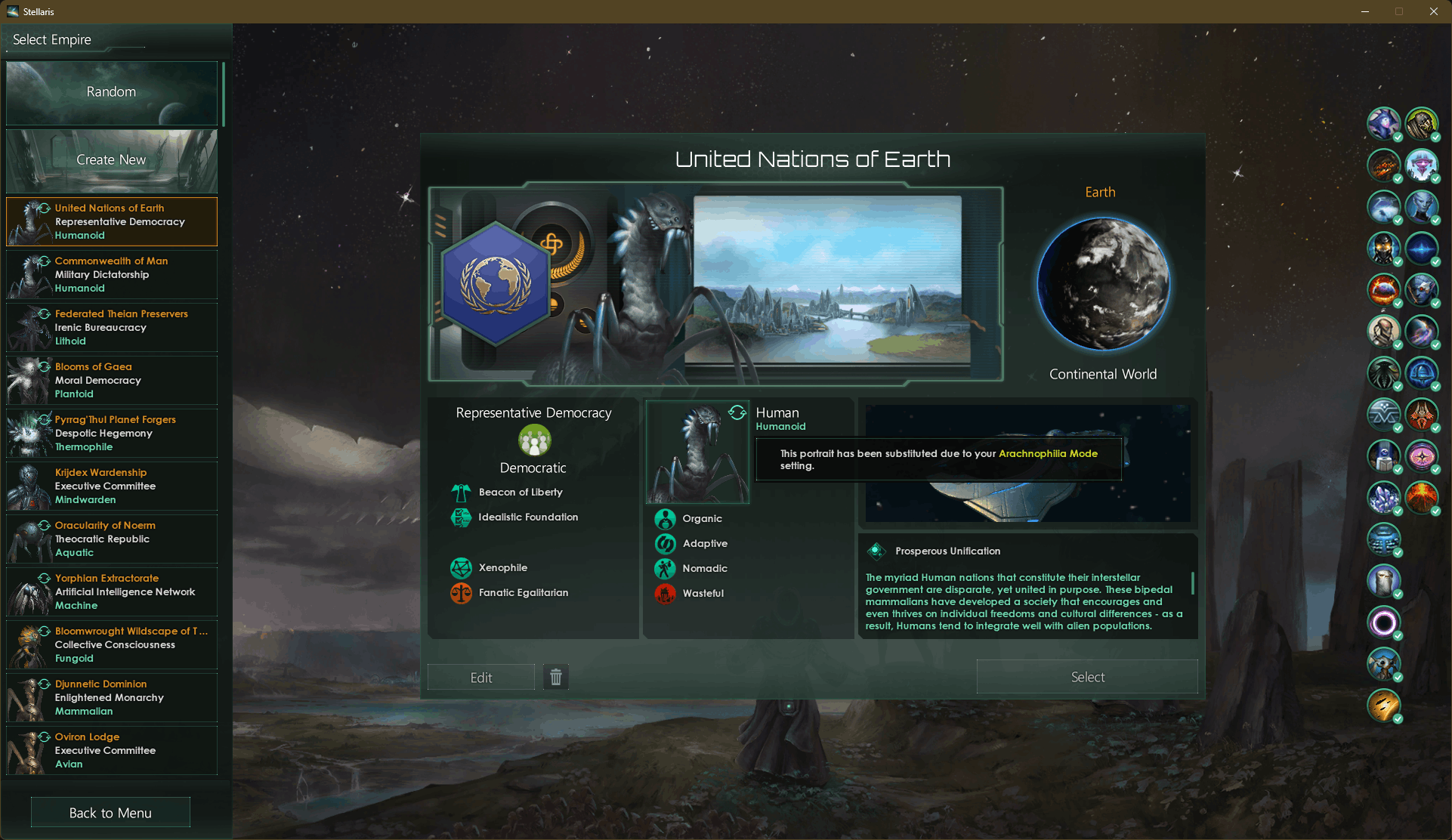Select the Krijdex Wardenship empire
The image size is (1452, 840).
coord(112,486)
